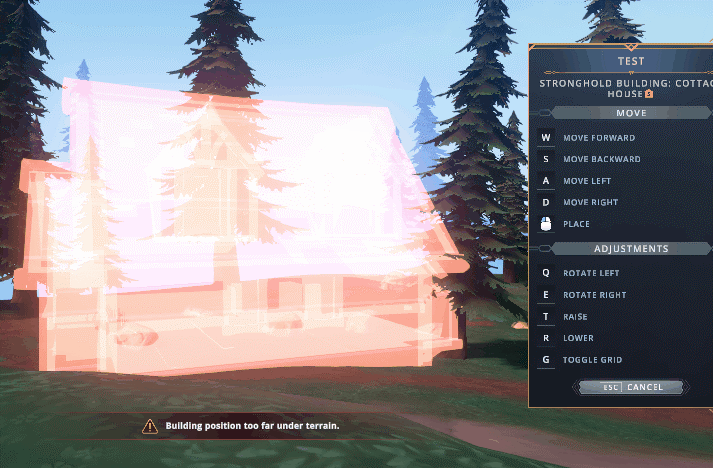The width and height of the screenshot is (713, 468).
Task: Cancel the cottage house placement
Action: 632,387
